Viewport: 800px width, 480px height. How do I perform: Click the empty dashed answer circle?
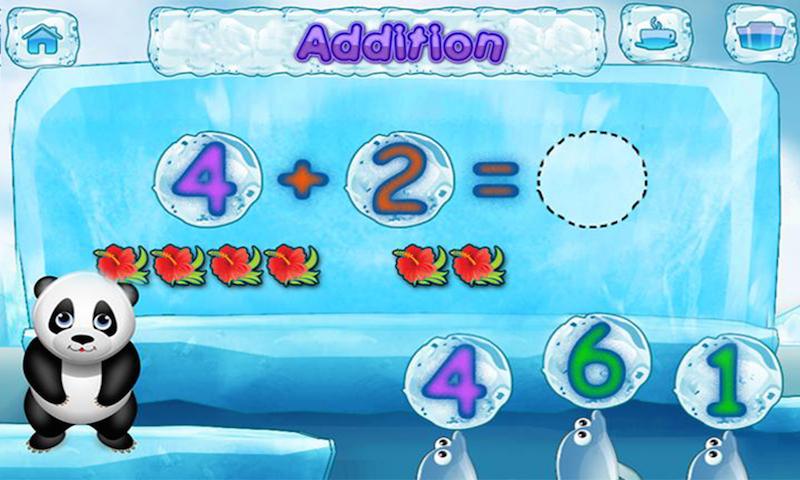[592, 178]
